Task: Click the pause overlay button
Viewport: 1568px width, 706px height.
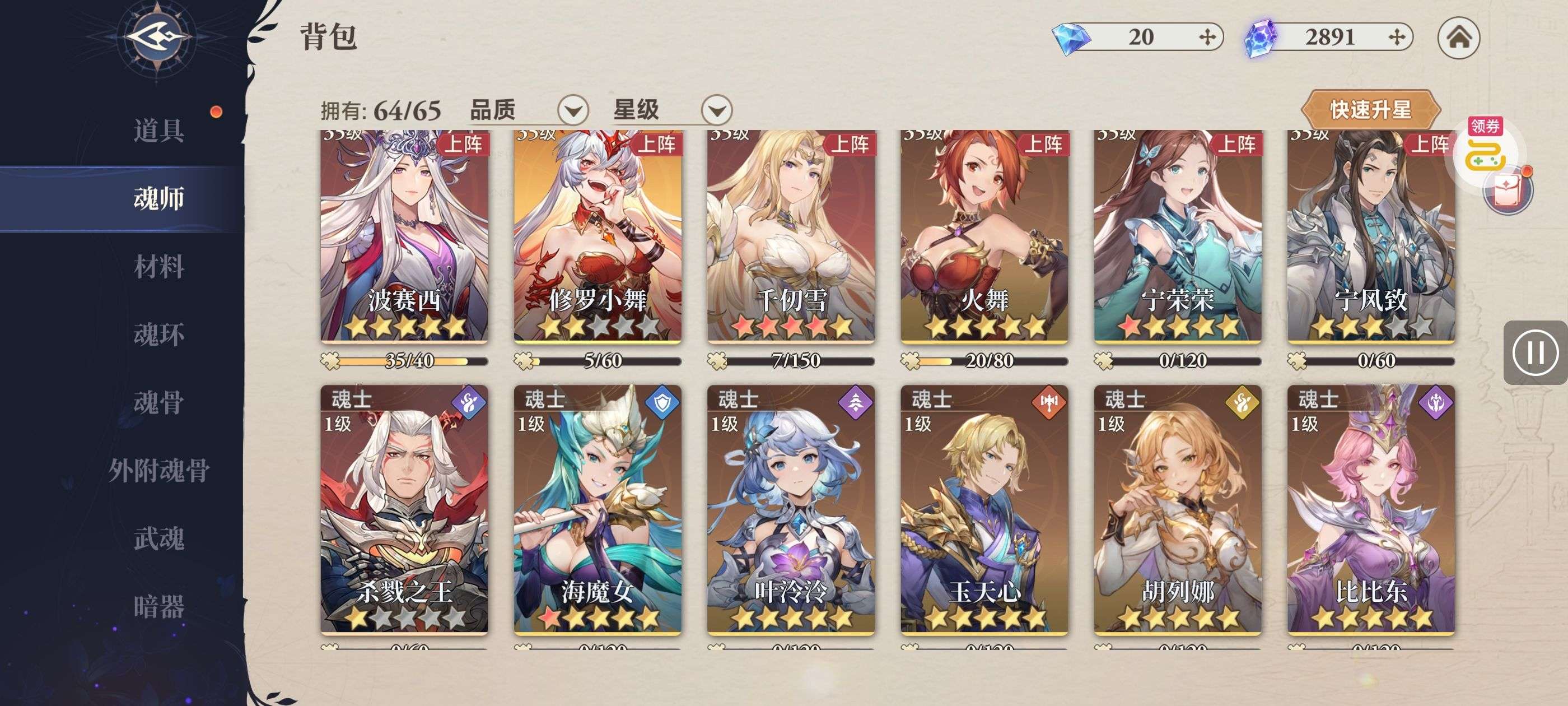Action: pos(1534,352)
